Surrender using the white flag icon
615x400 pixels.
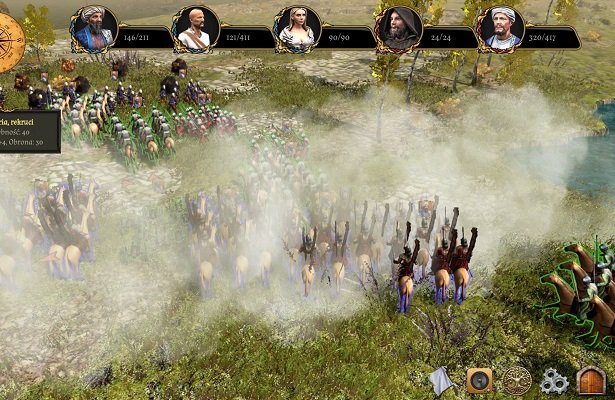pyautogui.click(x=443, y=380)
